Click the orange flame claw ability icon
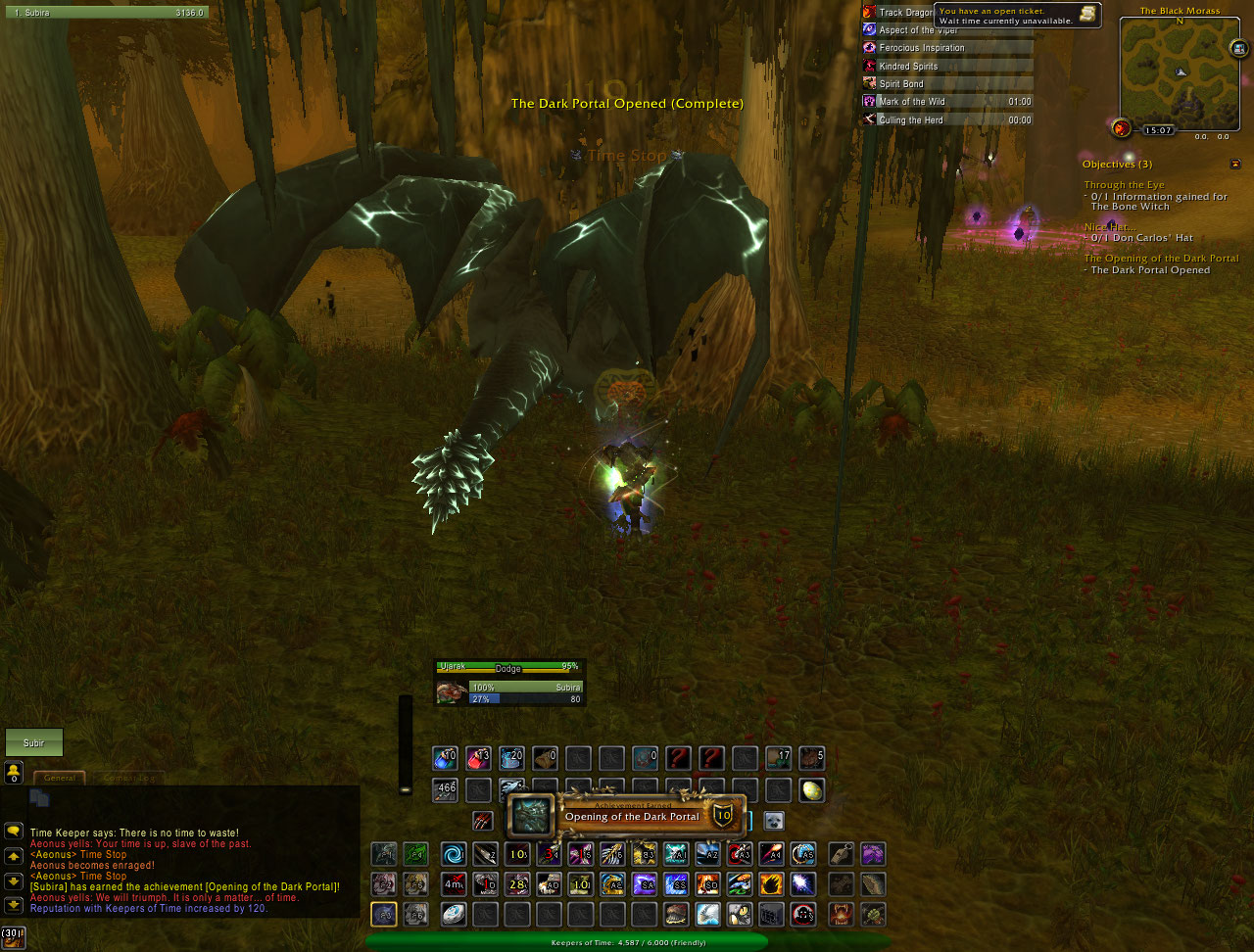The width and height of the screenshot is (1254, 952). [x=771, y=884]
